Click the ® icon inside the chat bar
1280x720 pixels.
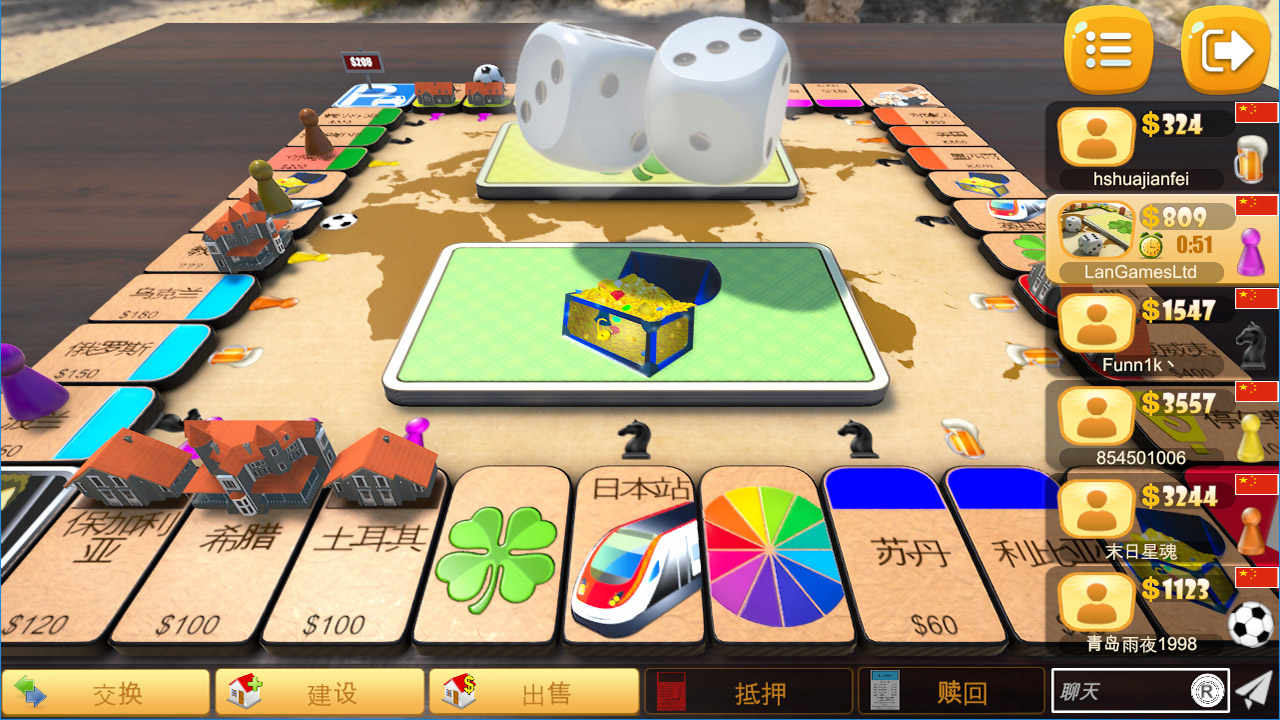pos(1204,692)
